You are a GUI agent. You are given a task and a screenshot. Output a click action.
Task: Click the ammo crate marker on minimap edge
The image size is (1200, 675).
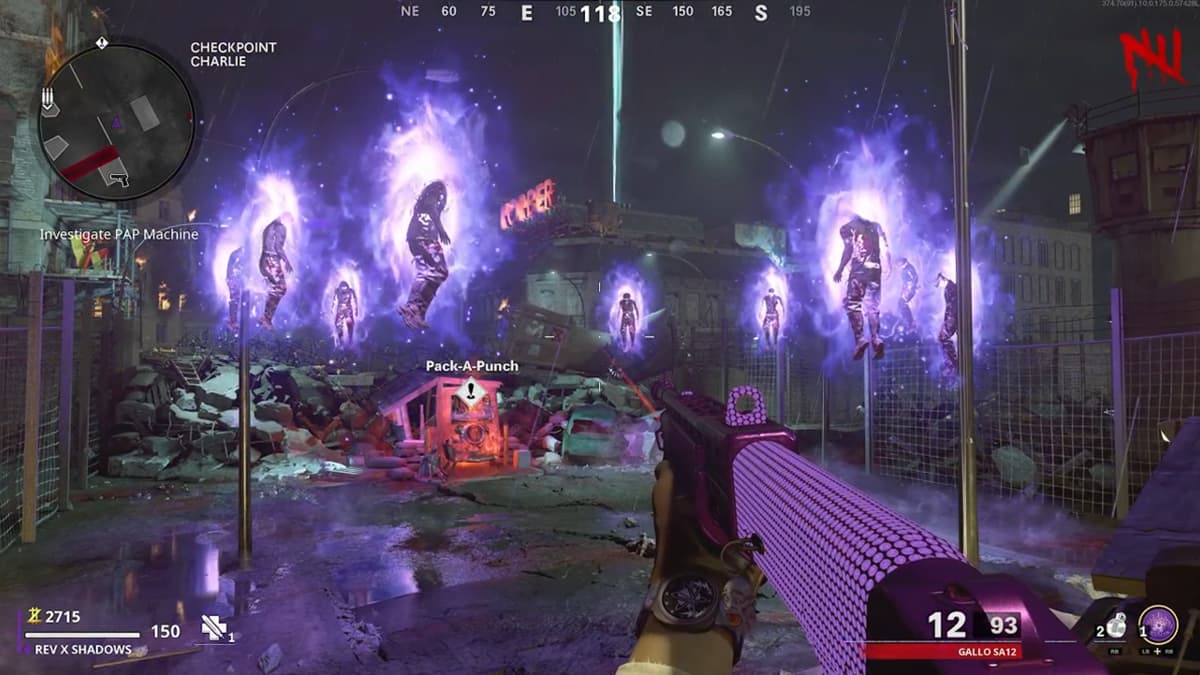(x=50, y=100)
